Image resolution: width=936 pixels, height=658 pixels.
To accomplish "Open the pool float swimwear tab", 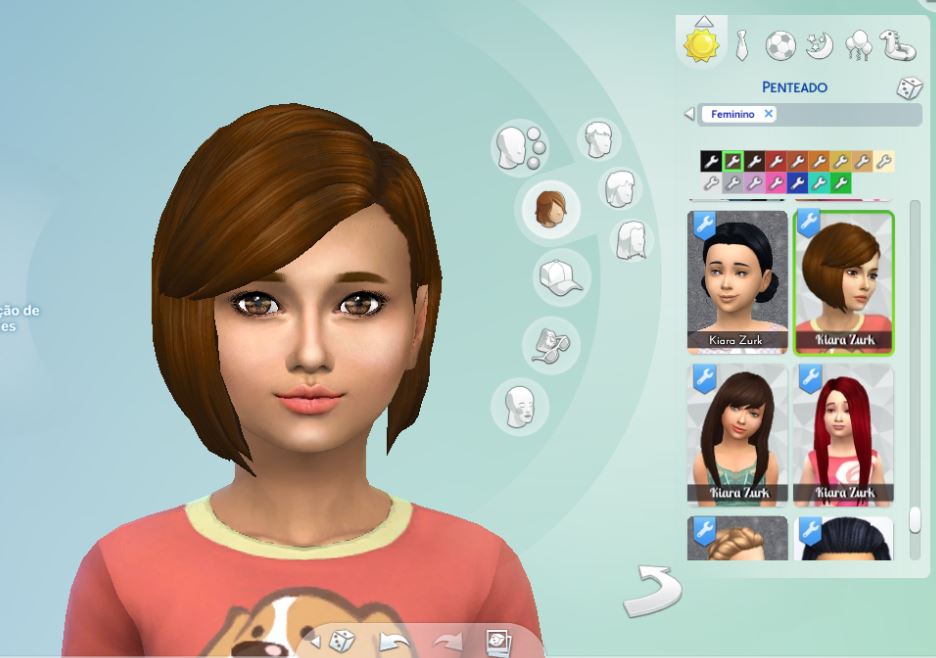I will click(897, 44).
